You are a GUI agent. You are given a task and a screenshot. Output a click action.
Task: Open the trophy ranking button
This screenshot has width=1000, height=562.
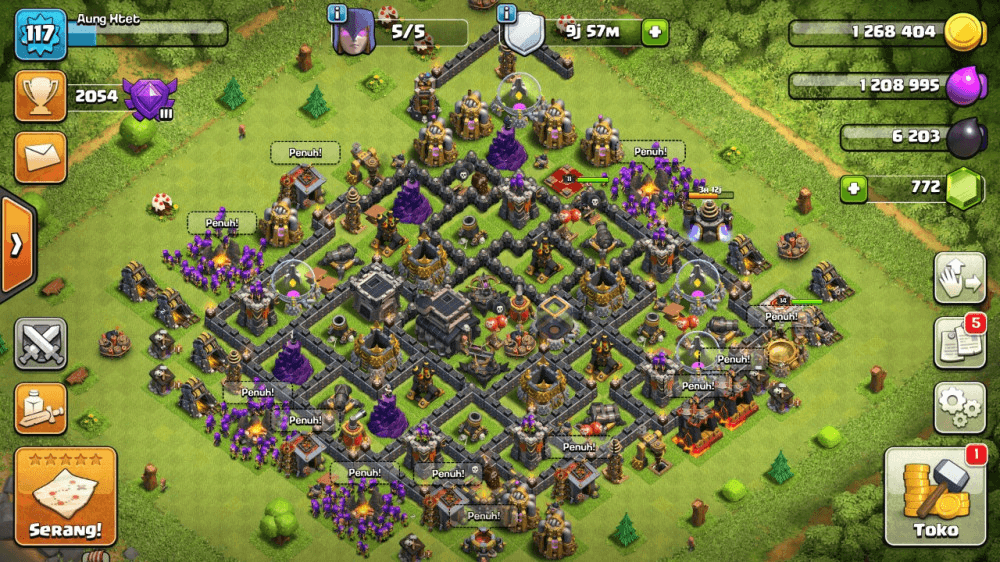(x=40, y=96)
